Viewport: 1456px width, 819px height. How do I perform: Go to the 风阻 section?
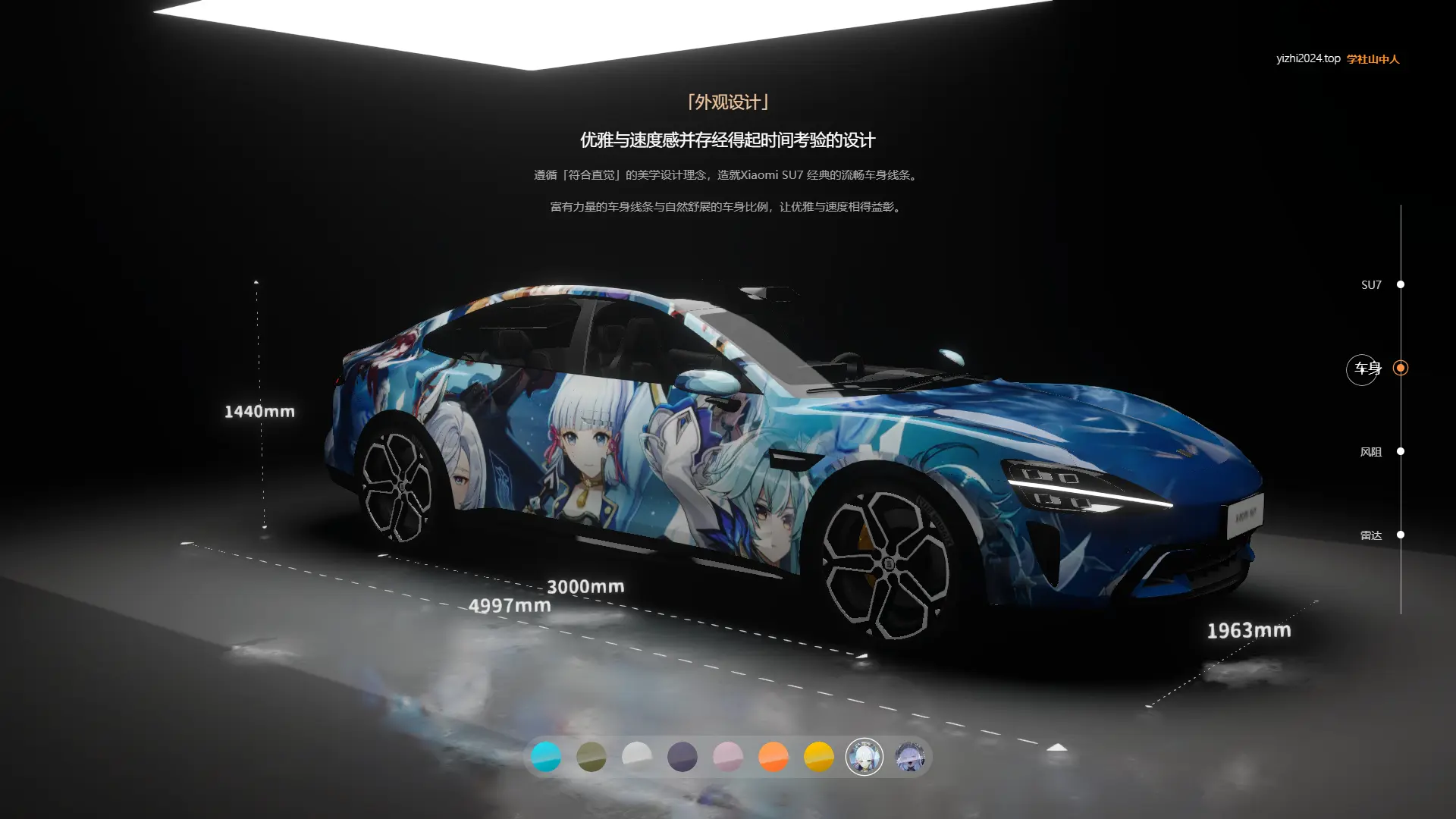pyautogui.click(x=1400, y=451)
